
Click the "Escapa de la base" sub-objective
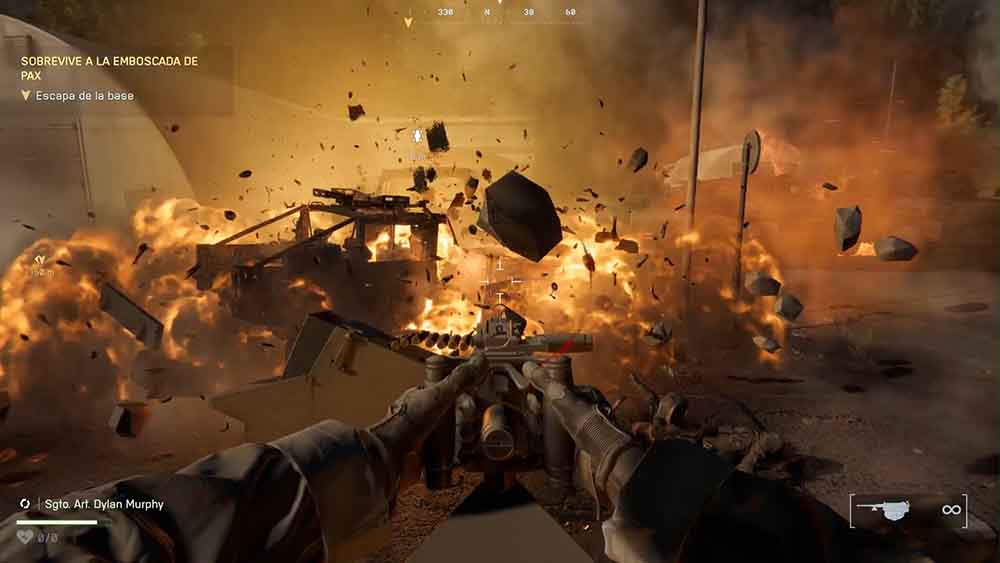pyautogui.click(x=85, y=96)
